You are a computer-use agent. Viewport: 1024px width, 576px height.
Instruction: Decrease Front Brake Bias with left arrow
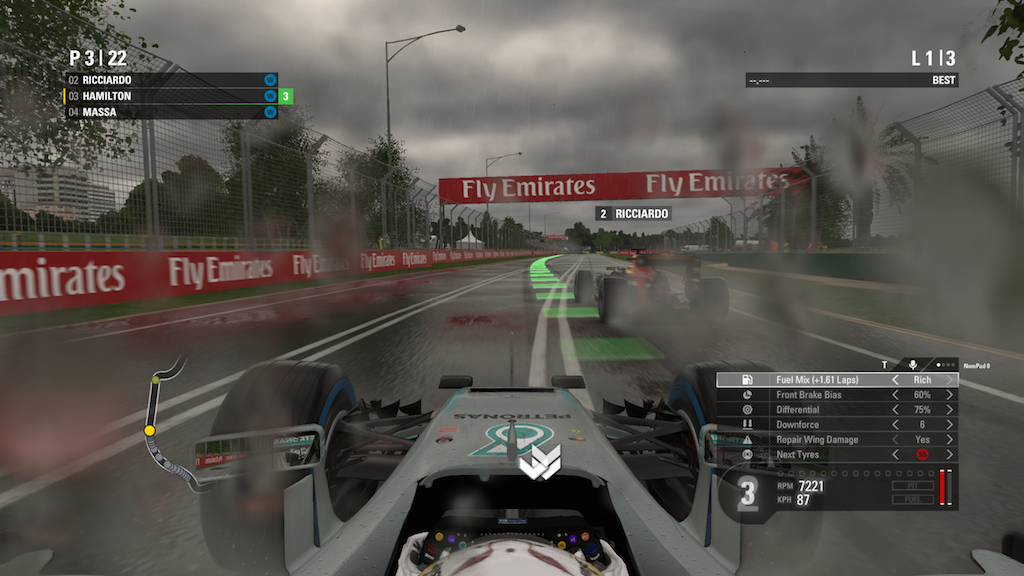click(x=896, y=395)
